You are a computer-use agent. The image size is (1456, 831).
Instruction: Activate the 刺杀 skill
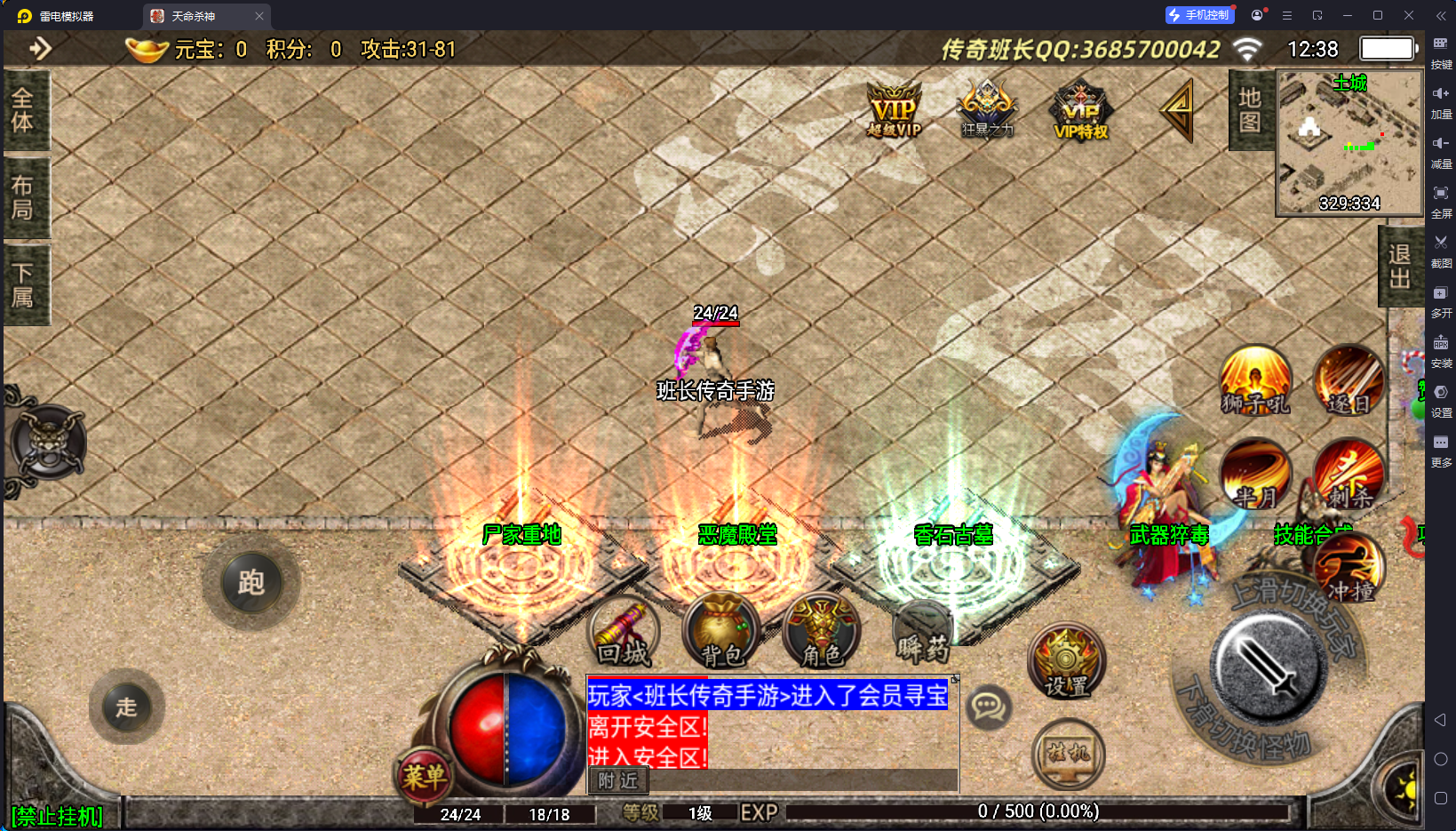pos(1349,475)
